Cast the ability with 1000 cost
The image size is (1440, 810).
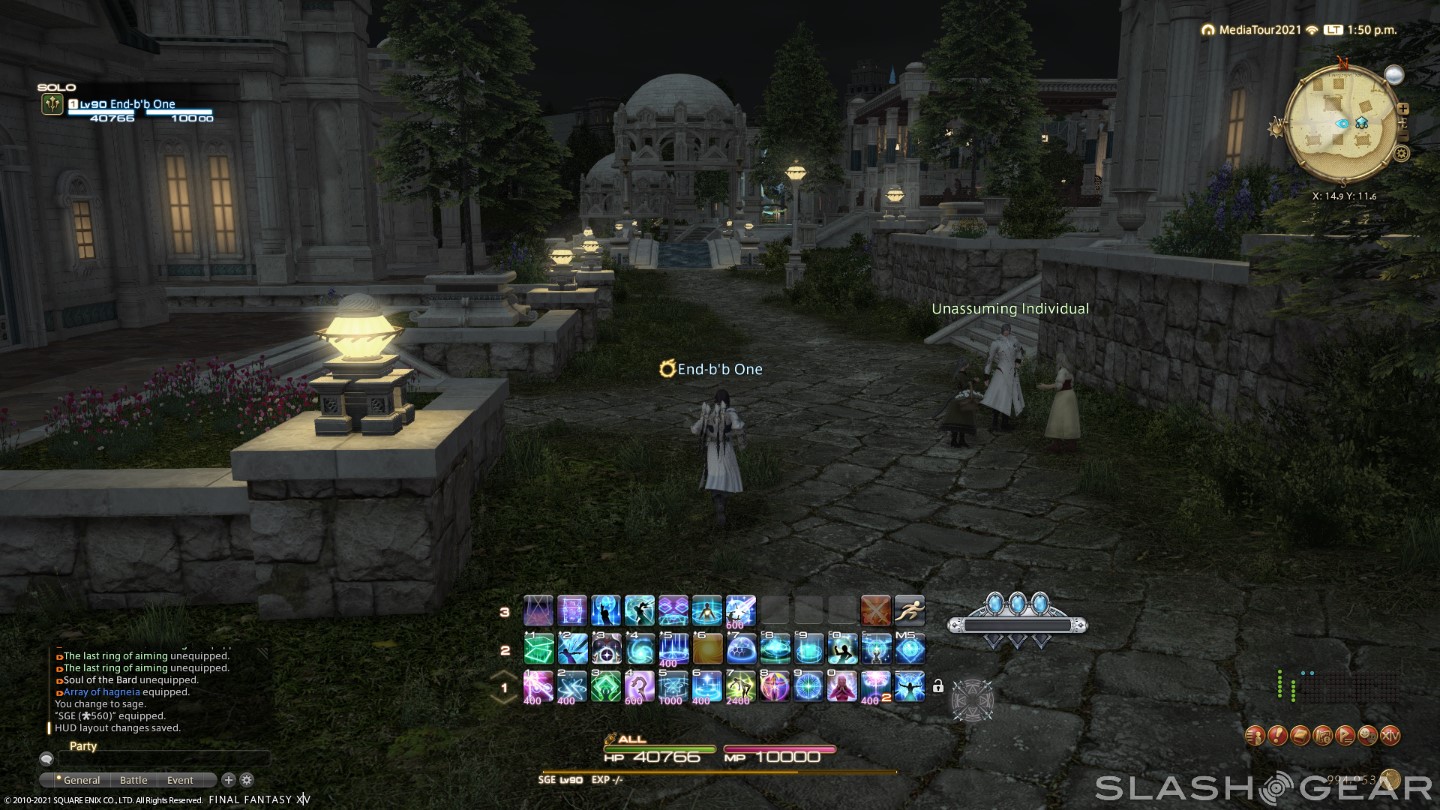coord(674,686)
